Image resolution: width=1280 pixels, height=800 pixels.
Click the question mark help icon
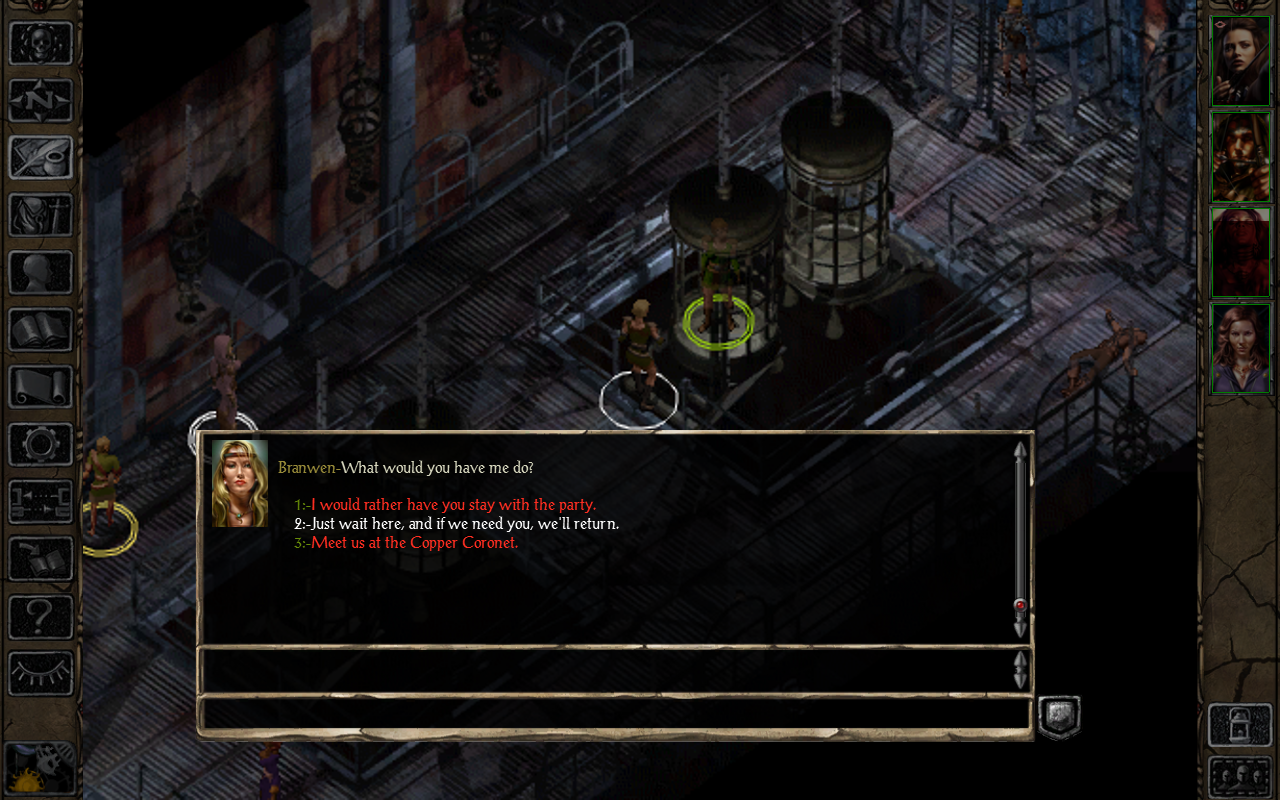[41, 616]
